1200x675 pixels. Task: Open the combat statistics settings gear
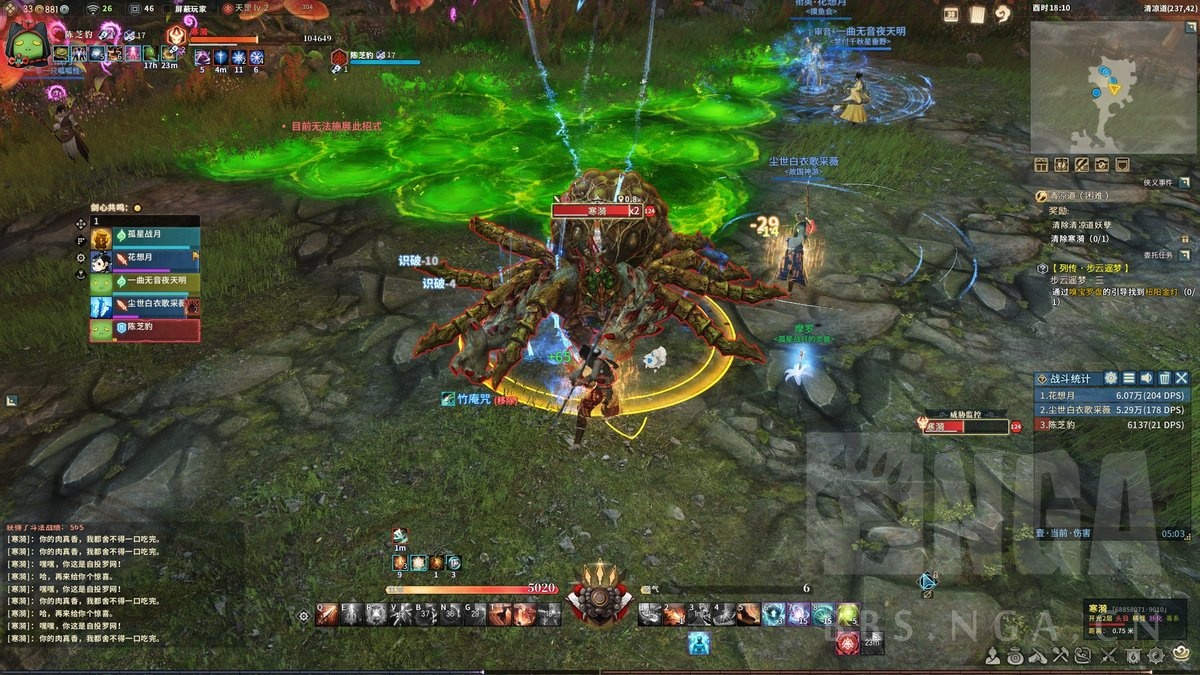coord(1110,378)
